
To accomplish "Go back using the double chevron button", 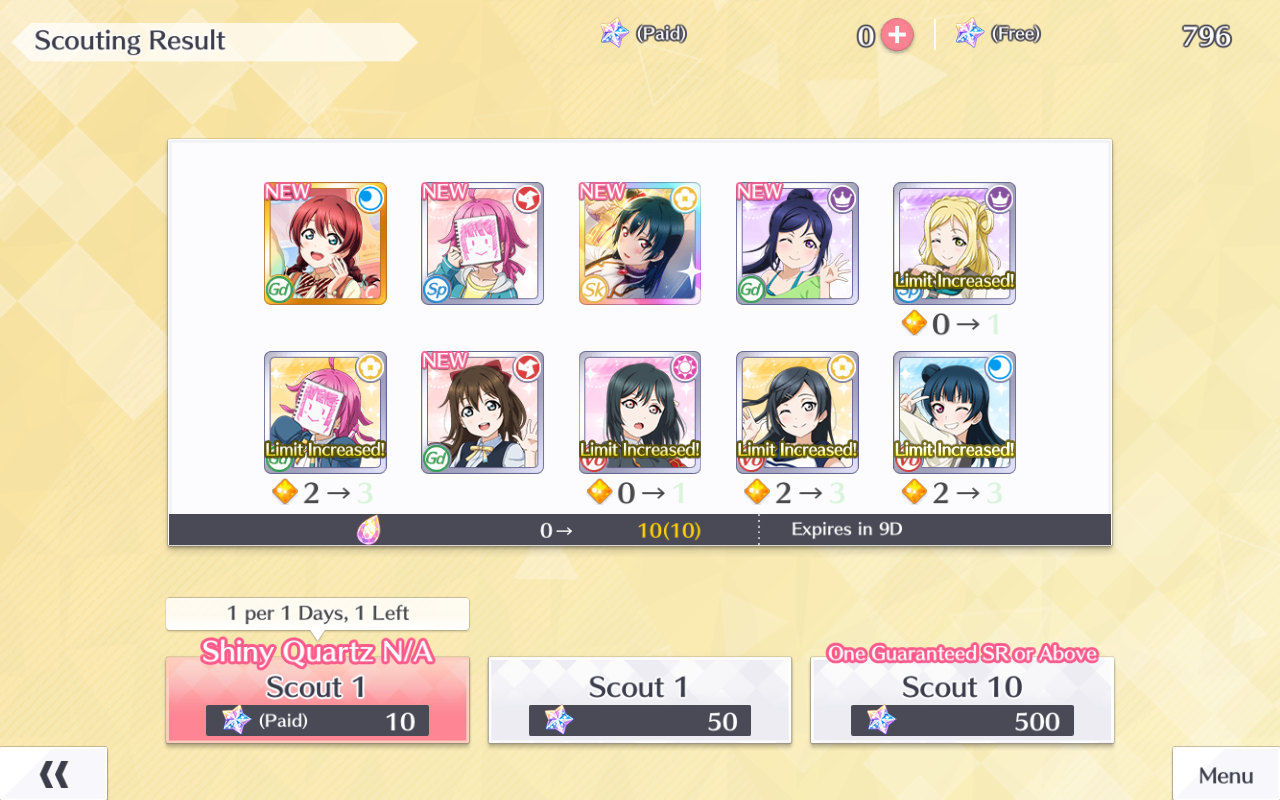I will [55, 773].
